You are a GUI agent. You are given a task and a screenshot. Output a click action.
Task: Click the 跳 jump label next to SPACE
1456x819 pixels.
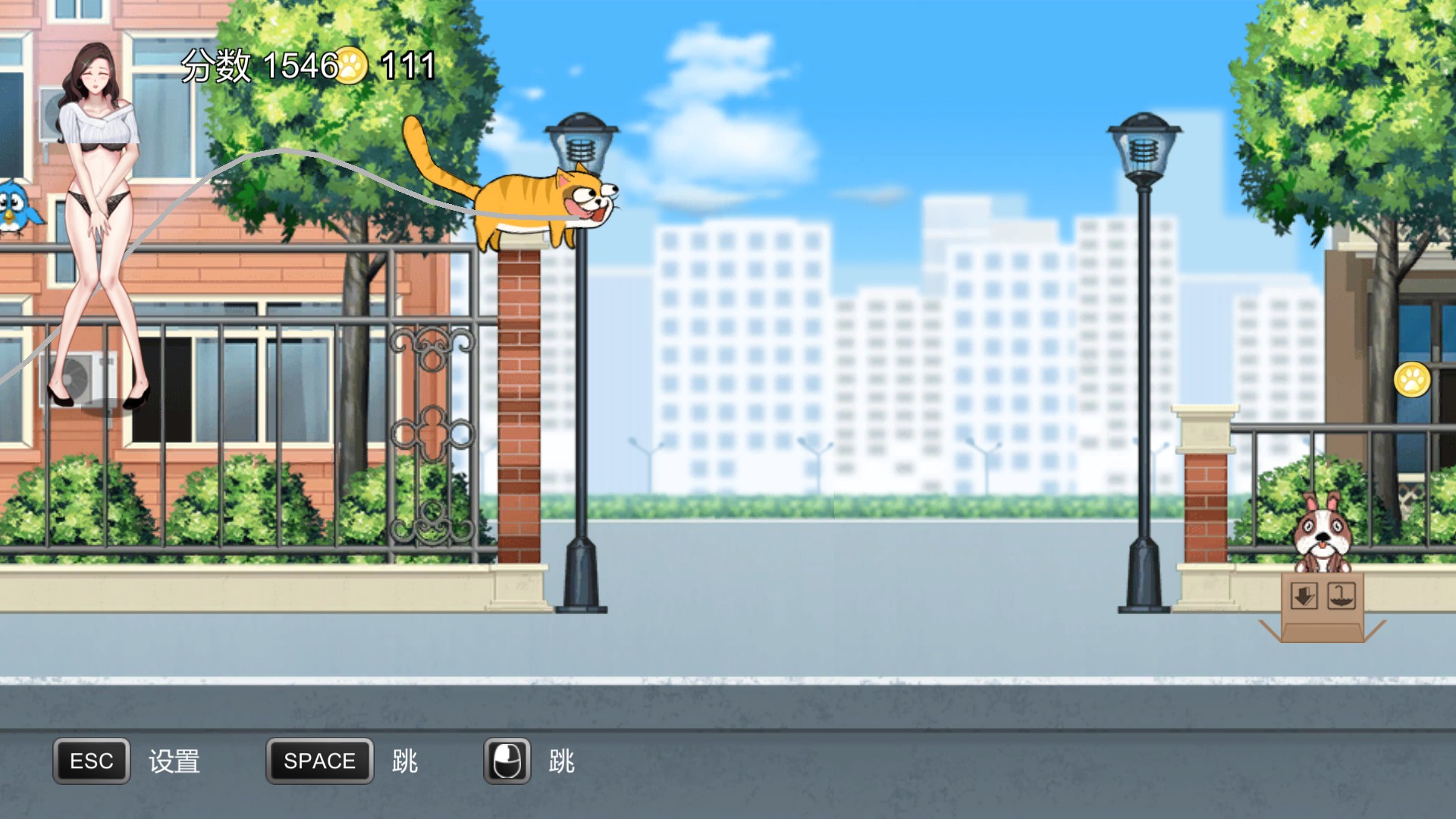point(406,761)
